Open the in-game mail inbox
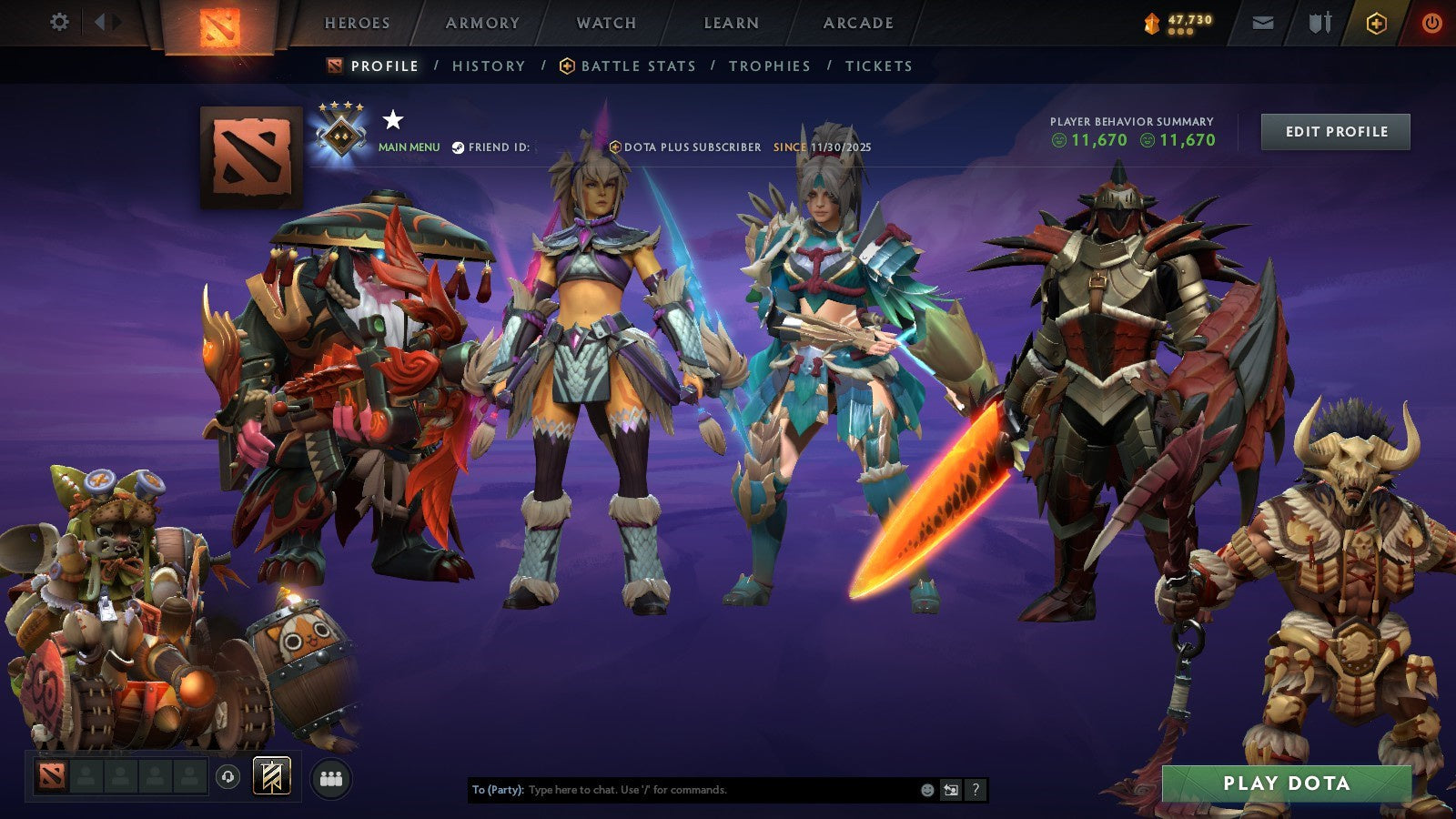Screen dimensions: 1456x819 point(1264,22)
